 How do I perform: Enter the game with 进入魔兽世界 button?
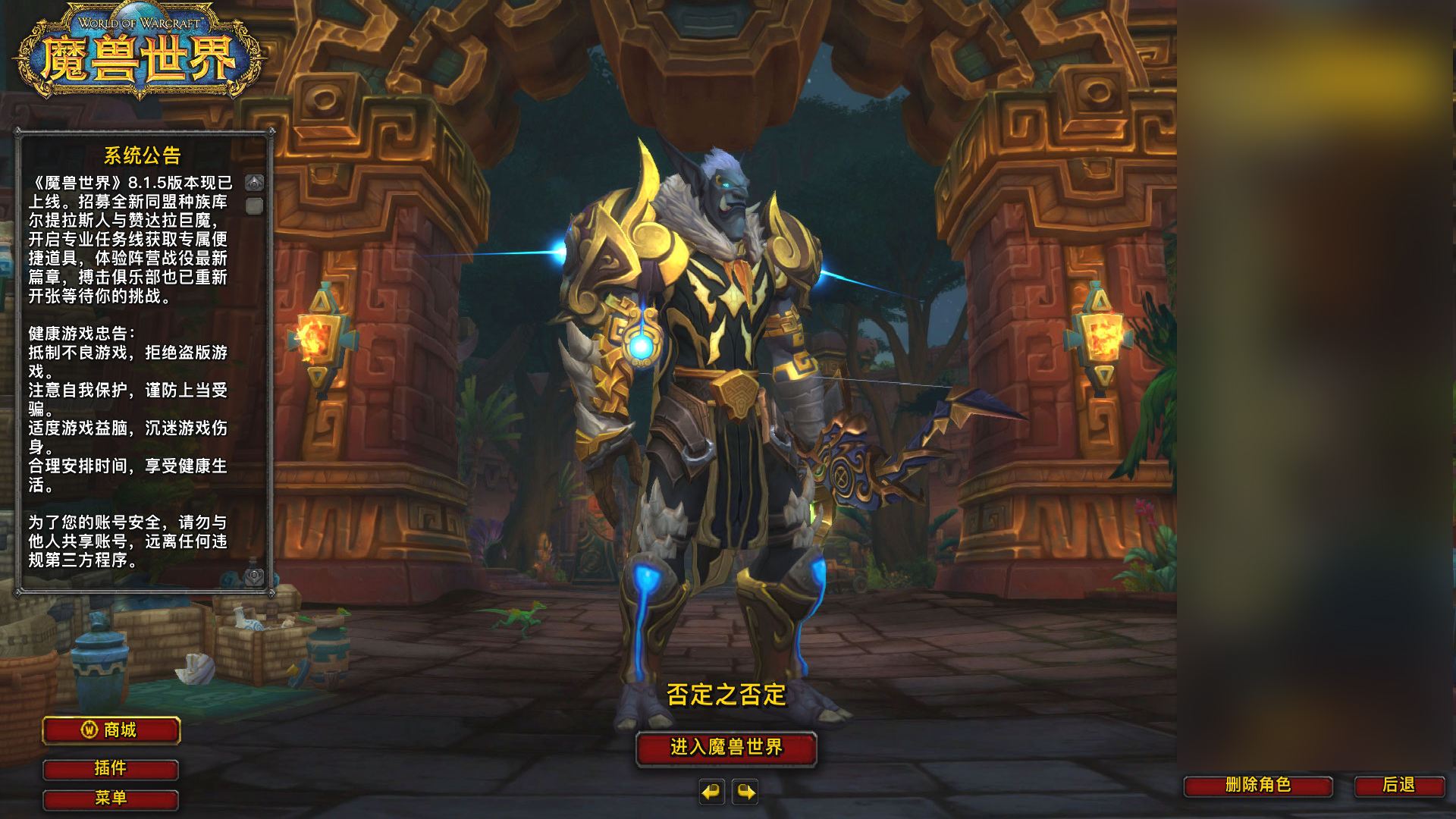coord(726,748)
